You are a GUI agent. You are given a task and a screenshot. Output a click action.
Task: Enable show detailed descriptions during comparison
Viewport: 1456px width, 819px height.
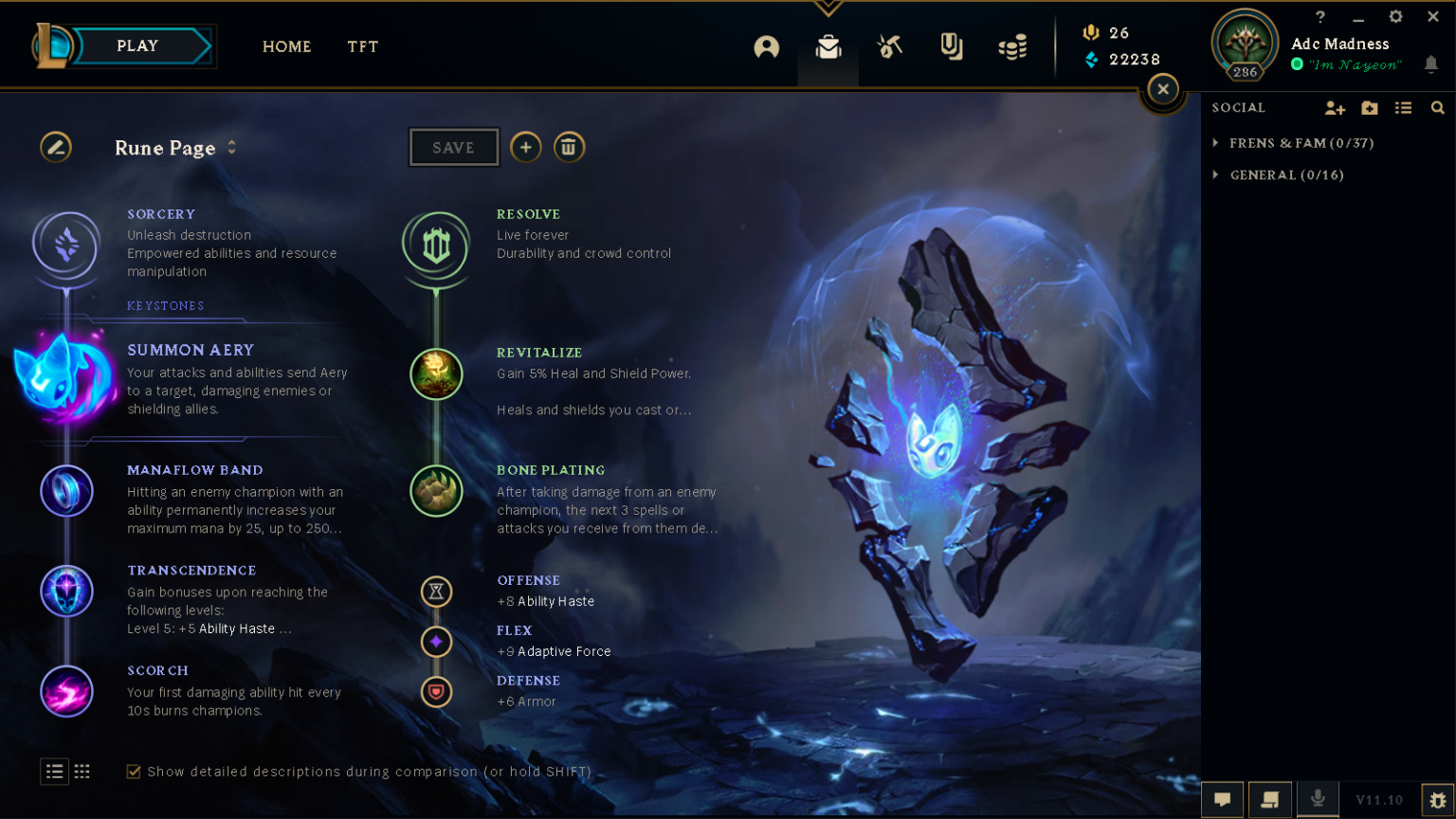point(134,772)
